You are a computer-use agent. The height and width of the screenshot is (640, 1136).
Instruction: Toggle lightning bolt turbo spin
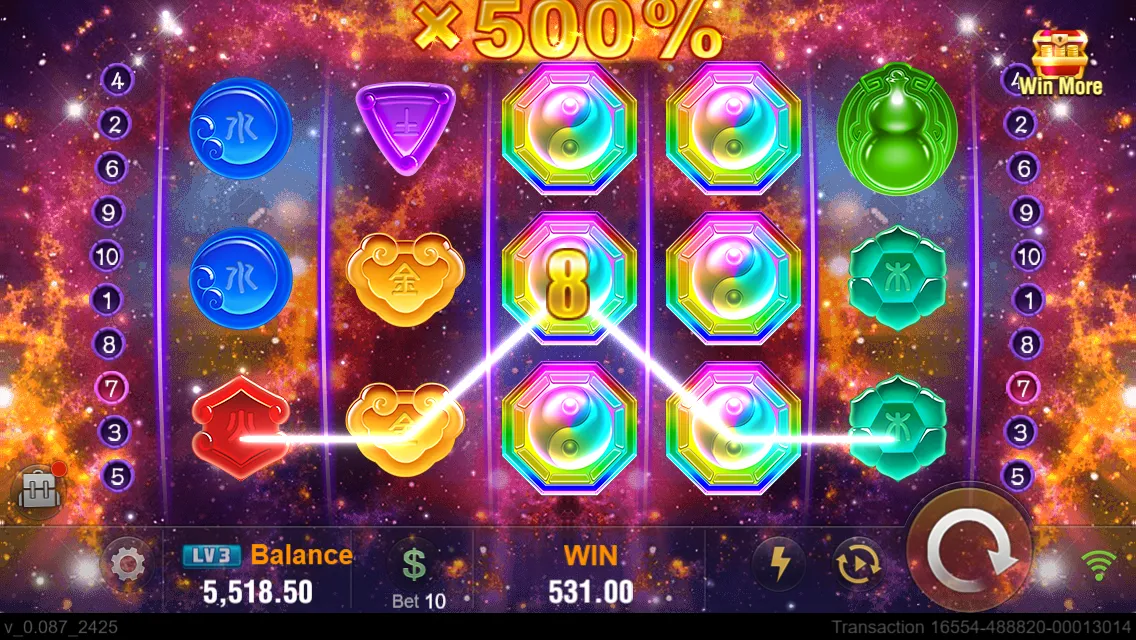tap(777, 566)
